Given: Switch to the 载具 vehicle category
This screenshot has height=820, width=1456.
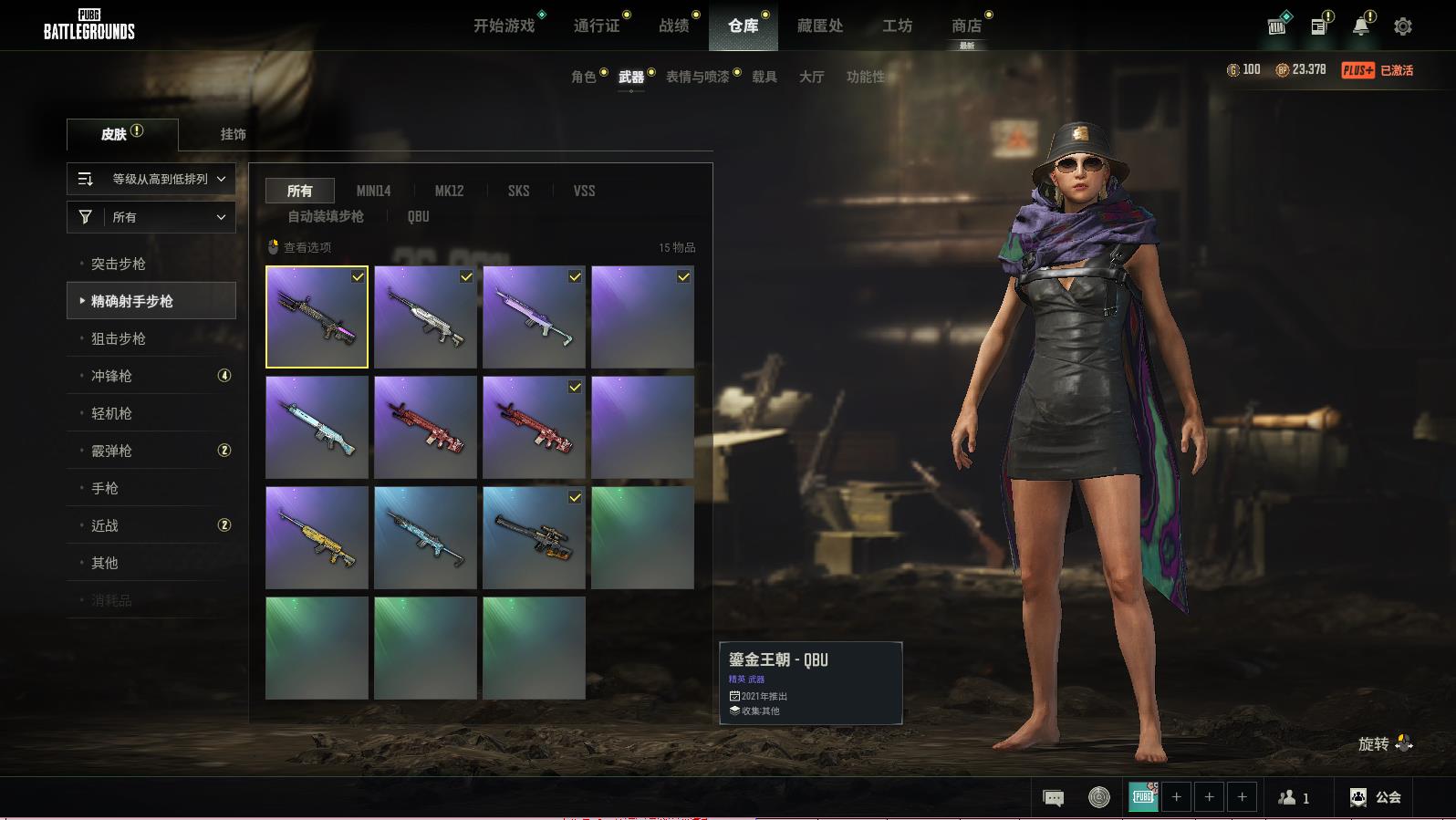Looking at the screenshot, I should (764, 77).
